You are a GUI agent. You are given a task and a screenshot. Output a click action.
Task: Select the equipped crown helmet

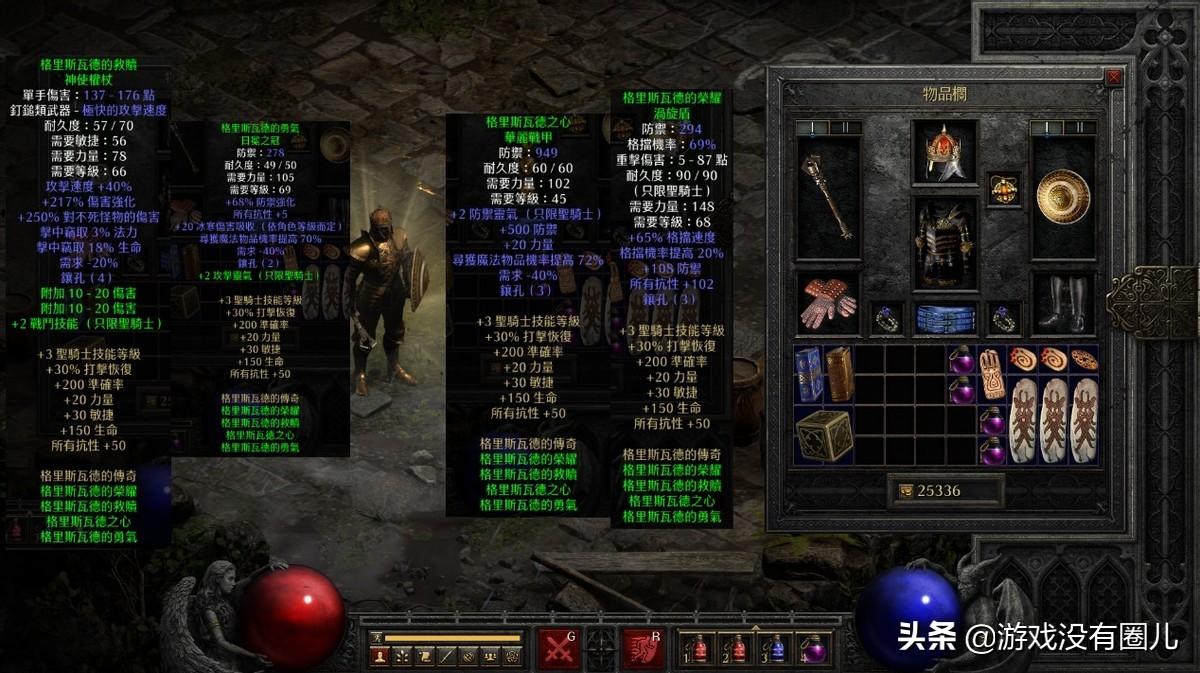click(x=944, y=153)
